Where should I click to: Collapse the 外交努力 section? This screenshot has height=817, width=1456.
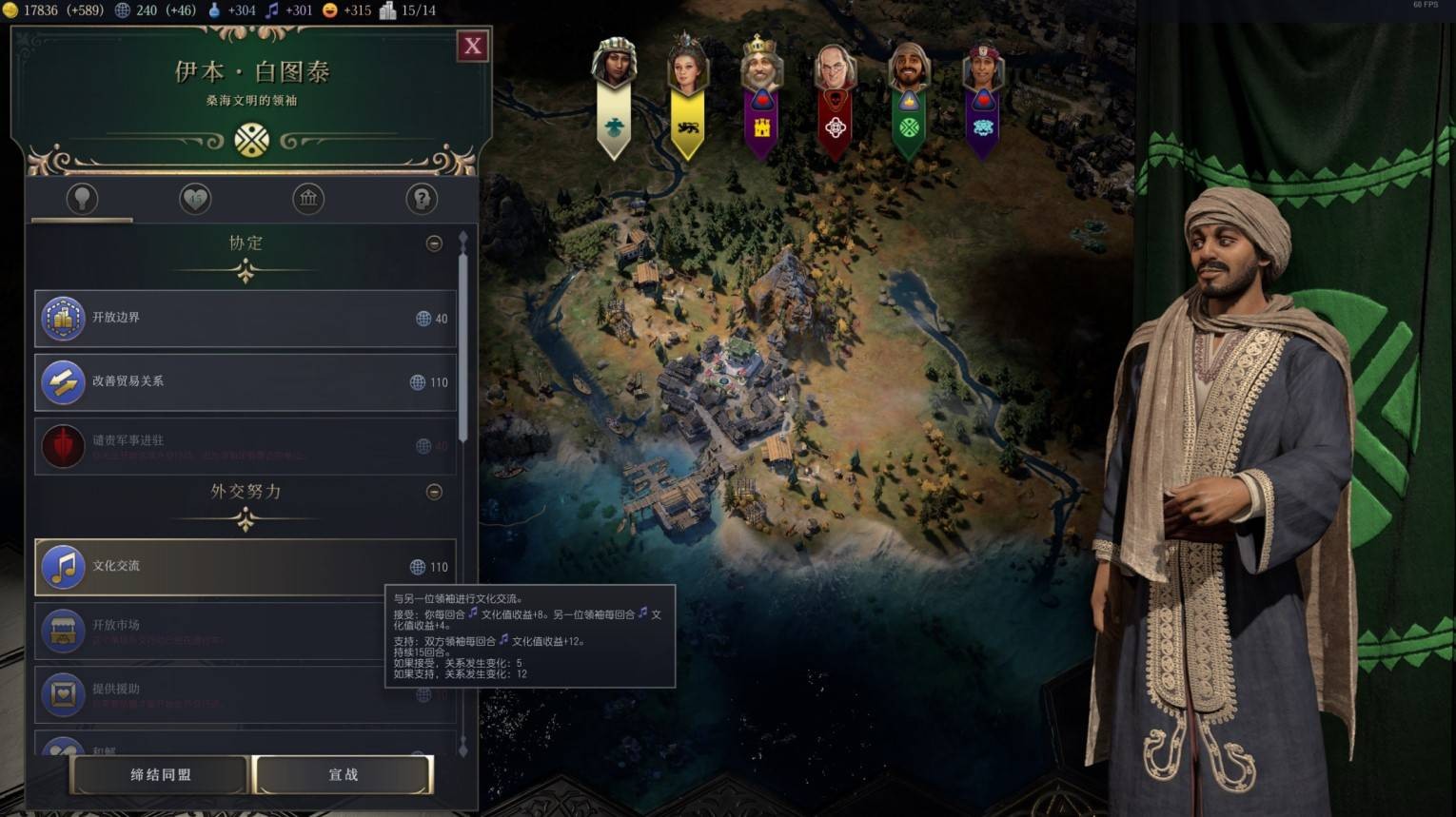[434, 492]
